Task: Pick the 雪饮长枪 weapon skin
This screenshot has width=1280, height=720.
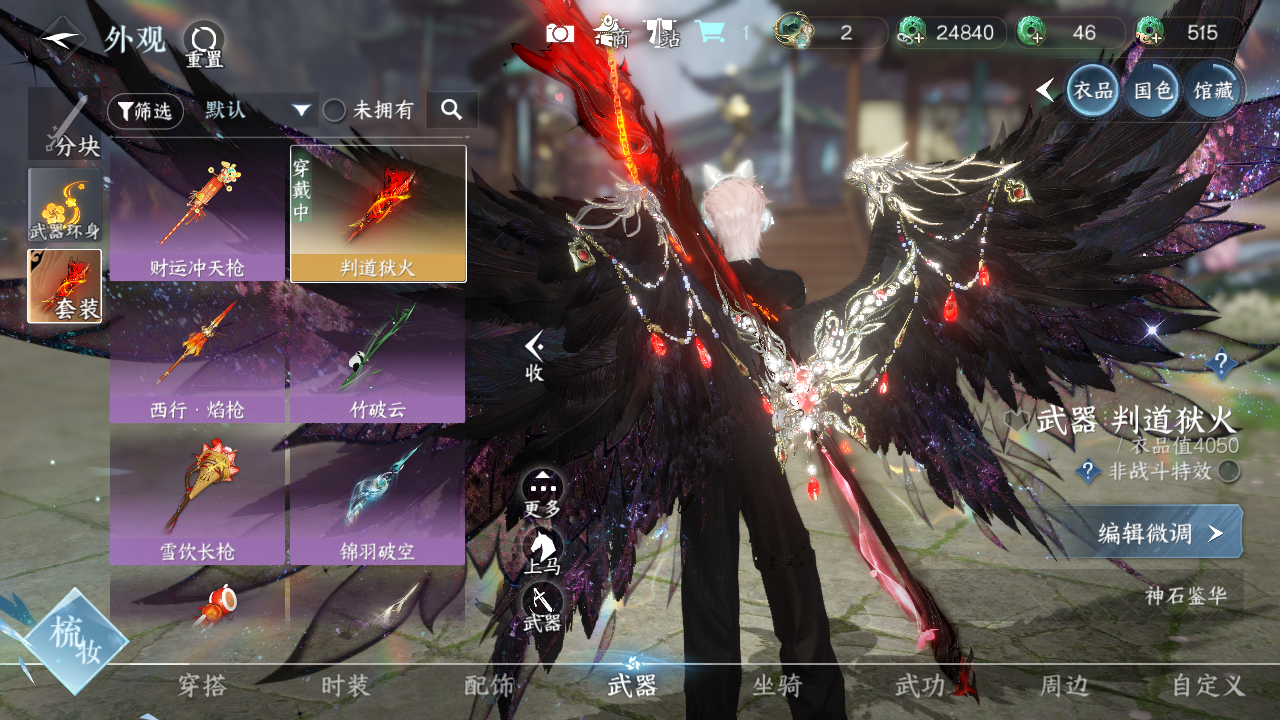Action: pos(197,496)
